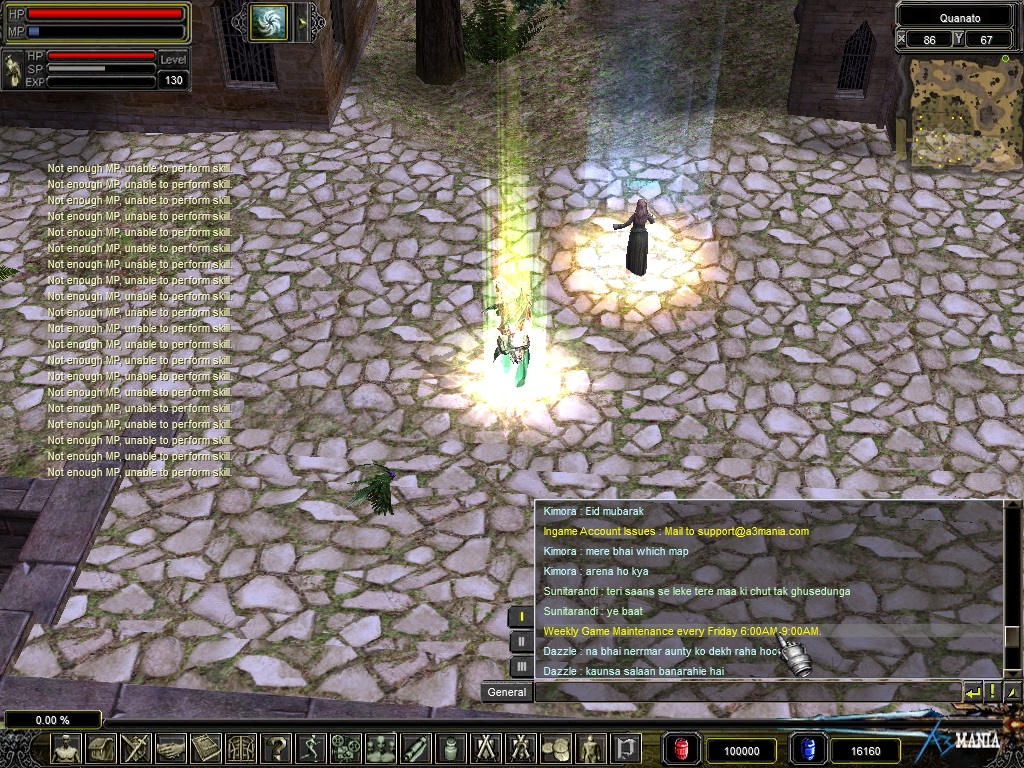Screen dimensions: 1024x768
Task: Click the handshake icon in the toolbar
Action: (171, 748)
